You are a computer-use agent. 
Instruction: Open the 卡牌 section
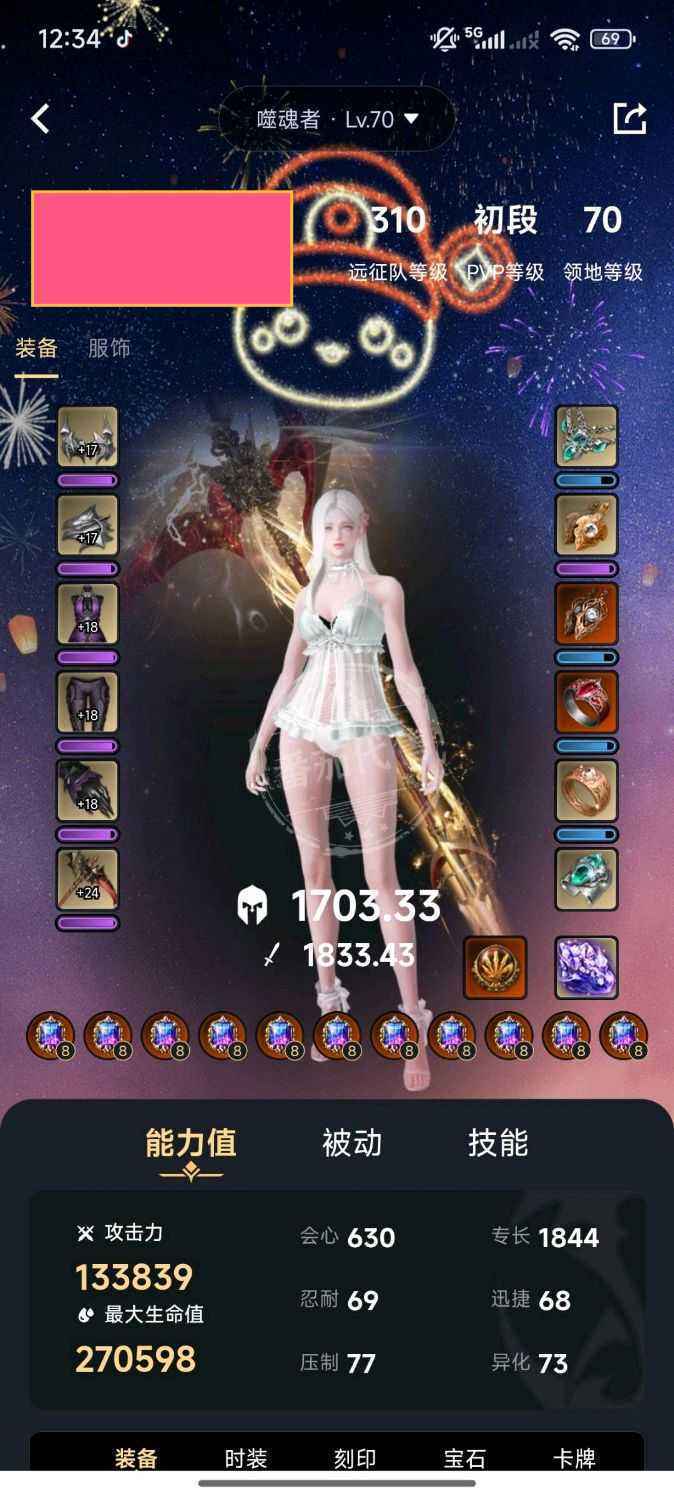[x=574, y=1459]
